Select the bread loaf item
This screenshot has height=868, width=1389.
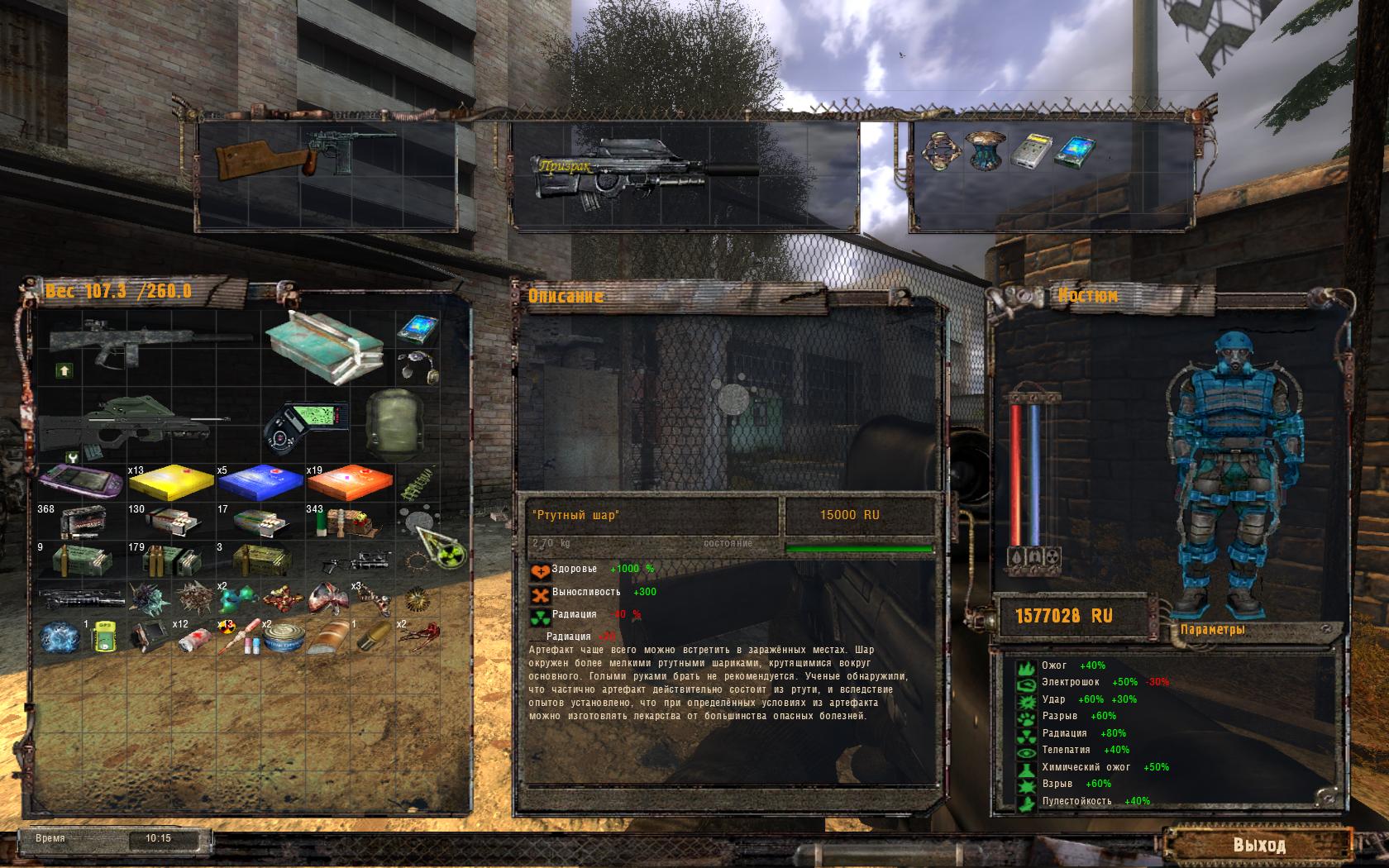(328, 637)
